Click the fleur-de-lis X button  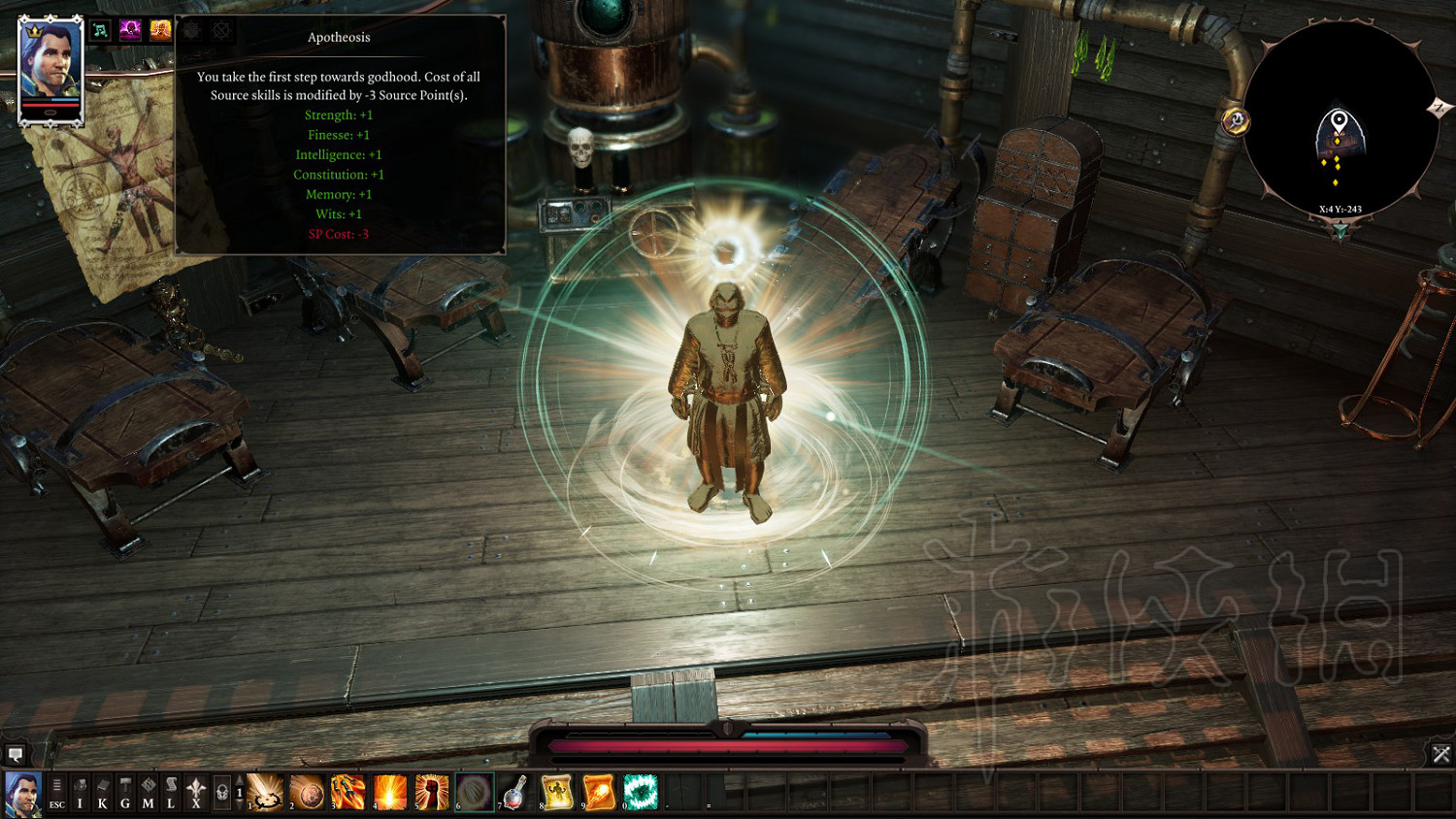pos(196,793)
